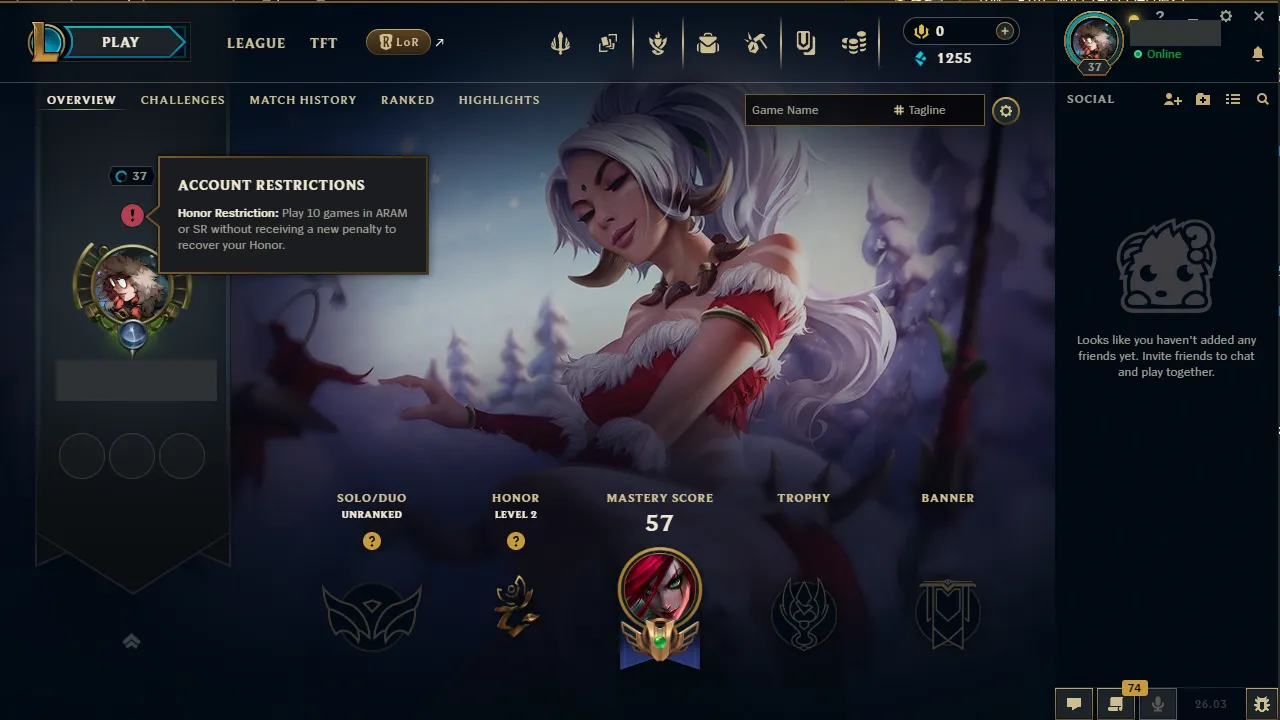
Task: Open friend requests icon in the Social panel
Action: coord(1171,99)
